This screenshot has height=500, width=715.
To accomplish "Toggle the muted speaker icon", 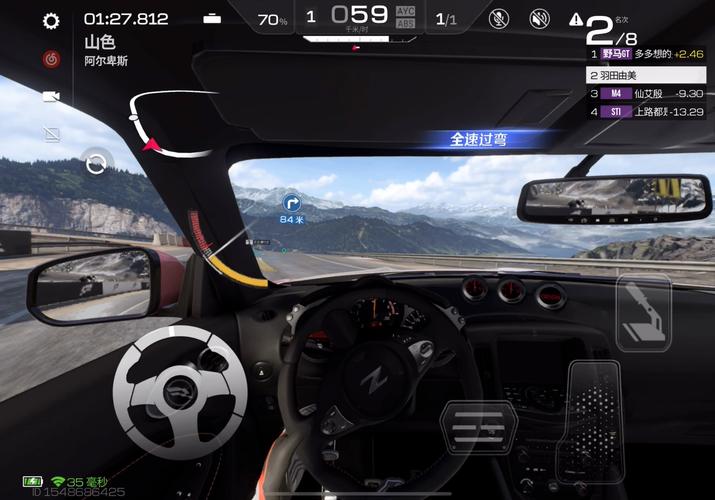I will point(539,18).
